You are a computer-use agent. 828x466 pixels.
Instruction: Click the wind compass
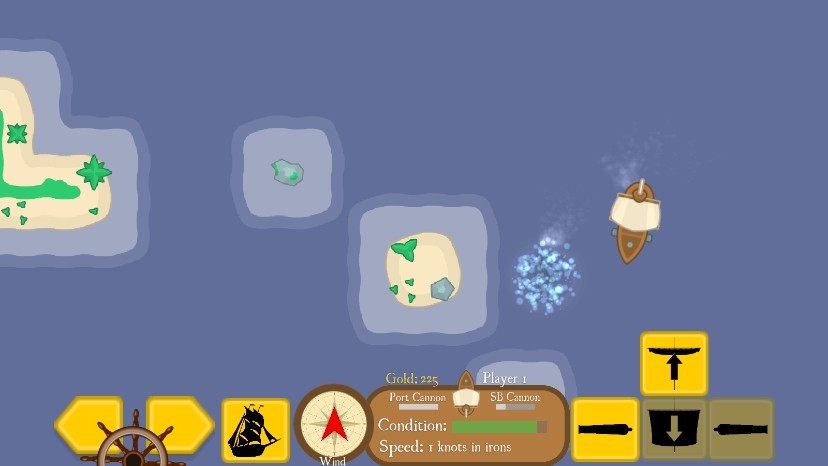pos(333,424)
